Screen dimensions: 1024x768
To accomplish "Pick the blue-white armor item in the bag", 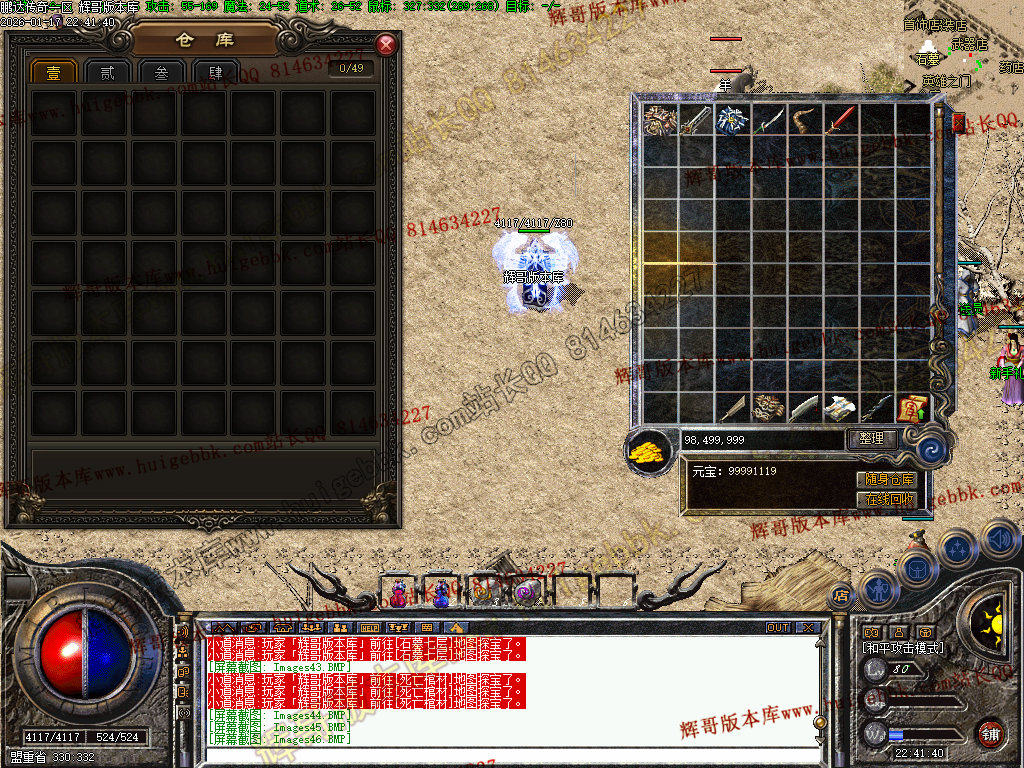I will click(732, 120).
